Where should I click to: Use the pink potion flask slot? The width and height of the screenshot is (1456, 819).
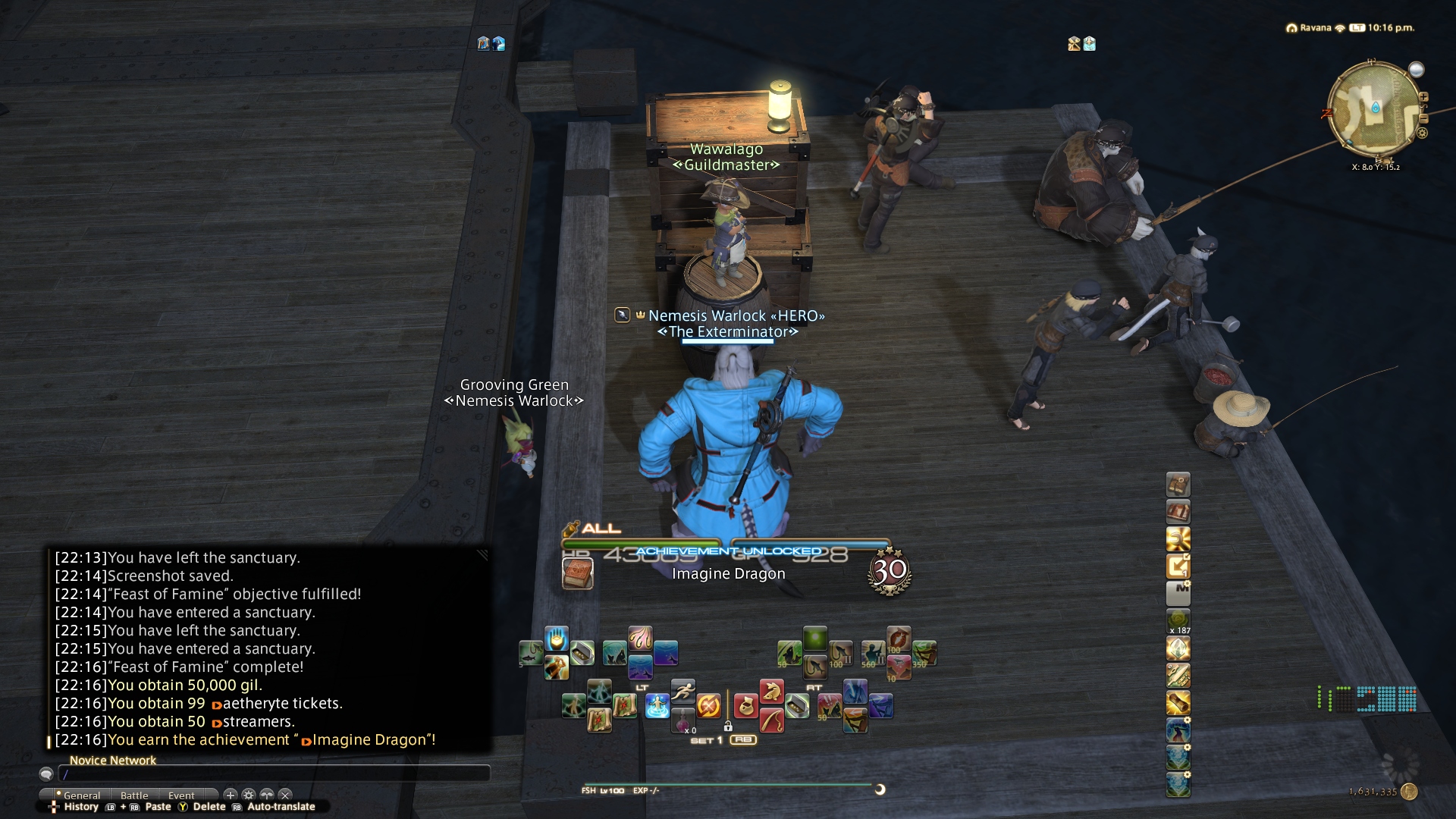(682, 720)
